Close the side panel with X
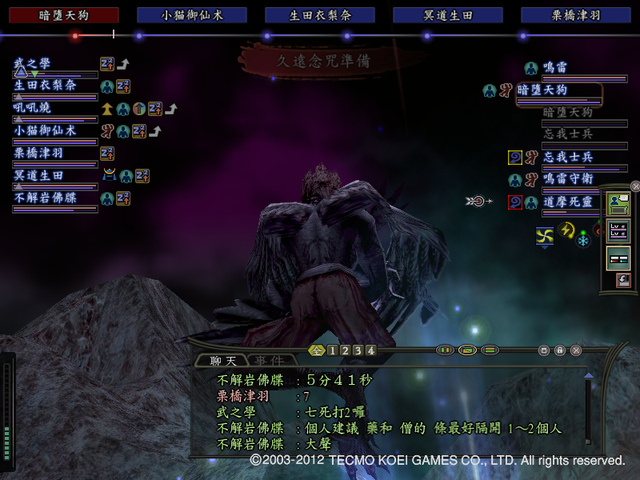 [634, 186]
